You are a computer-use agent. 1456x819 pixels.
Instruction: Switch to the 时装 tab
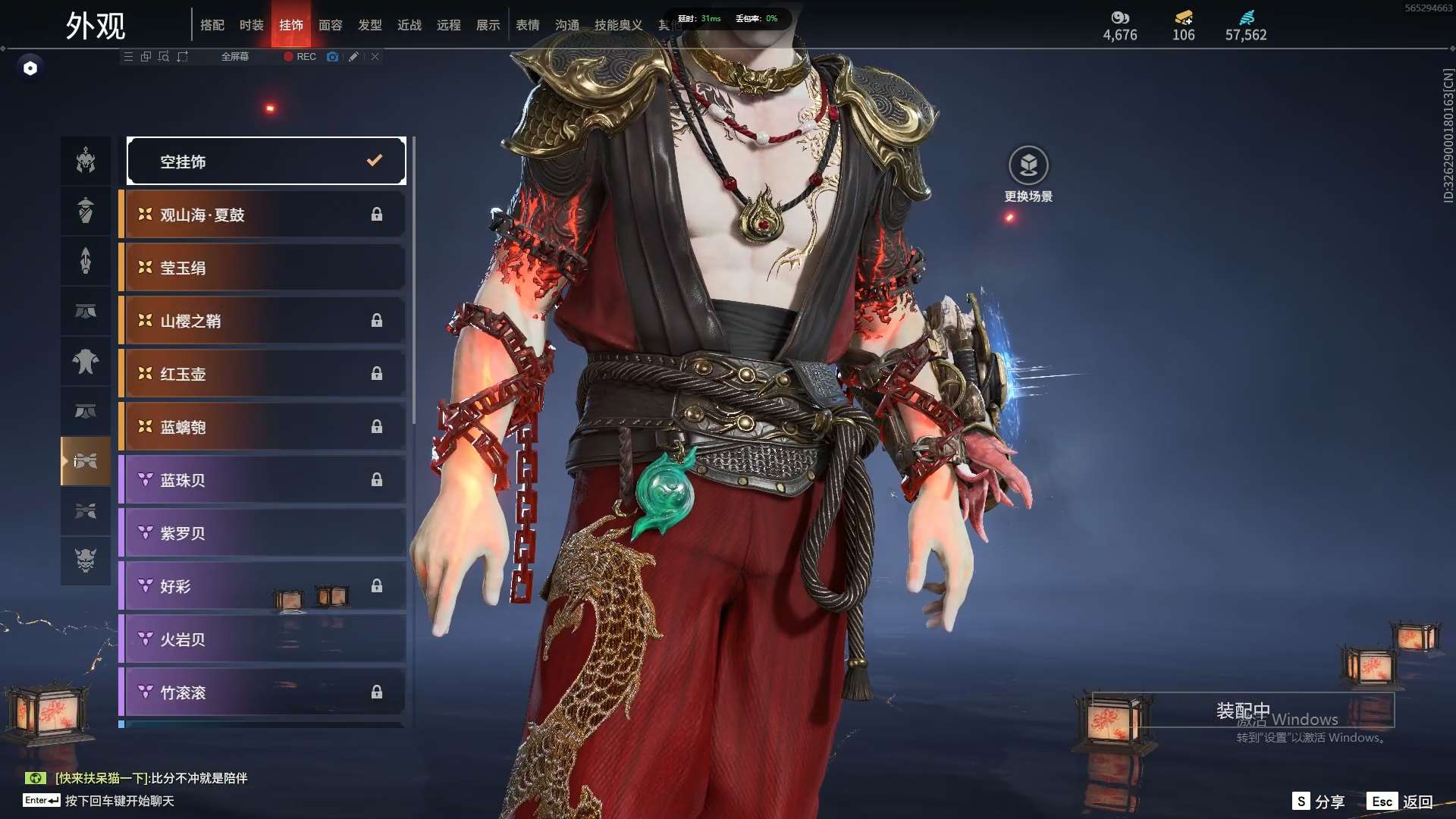pyautogui.click(x=251, y=25)
